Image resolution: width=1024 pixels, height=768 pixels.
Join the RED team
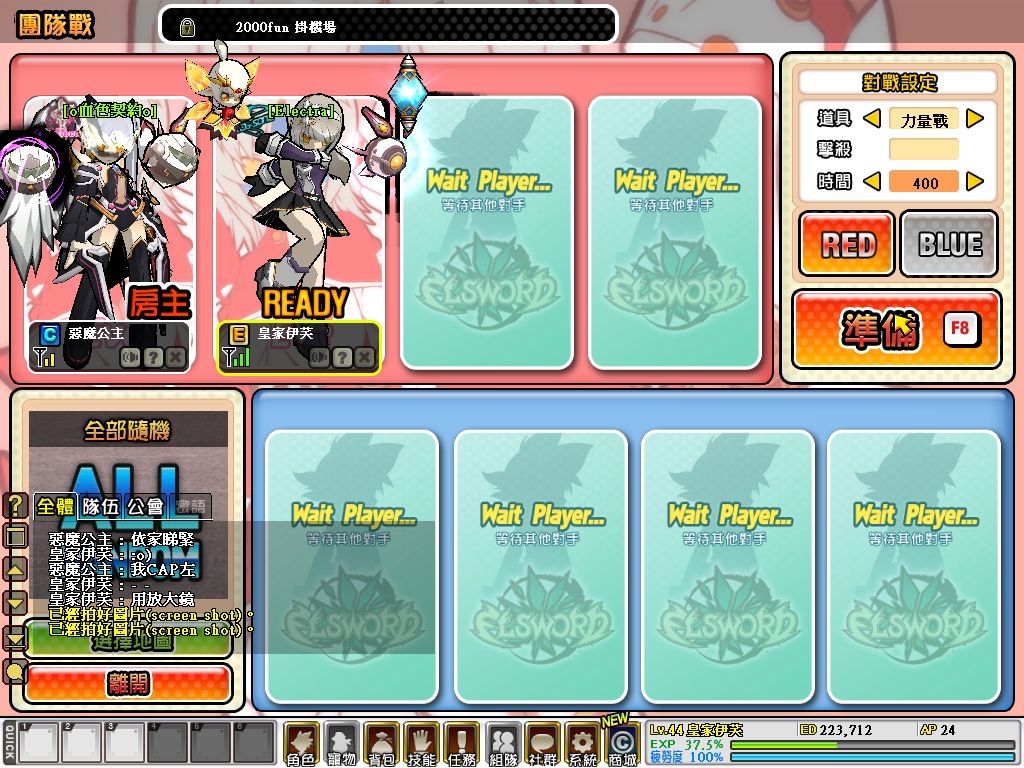coord(846,243)
